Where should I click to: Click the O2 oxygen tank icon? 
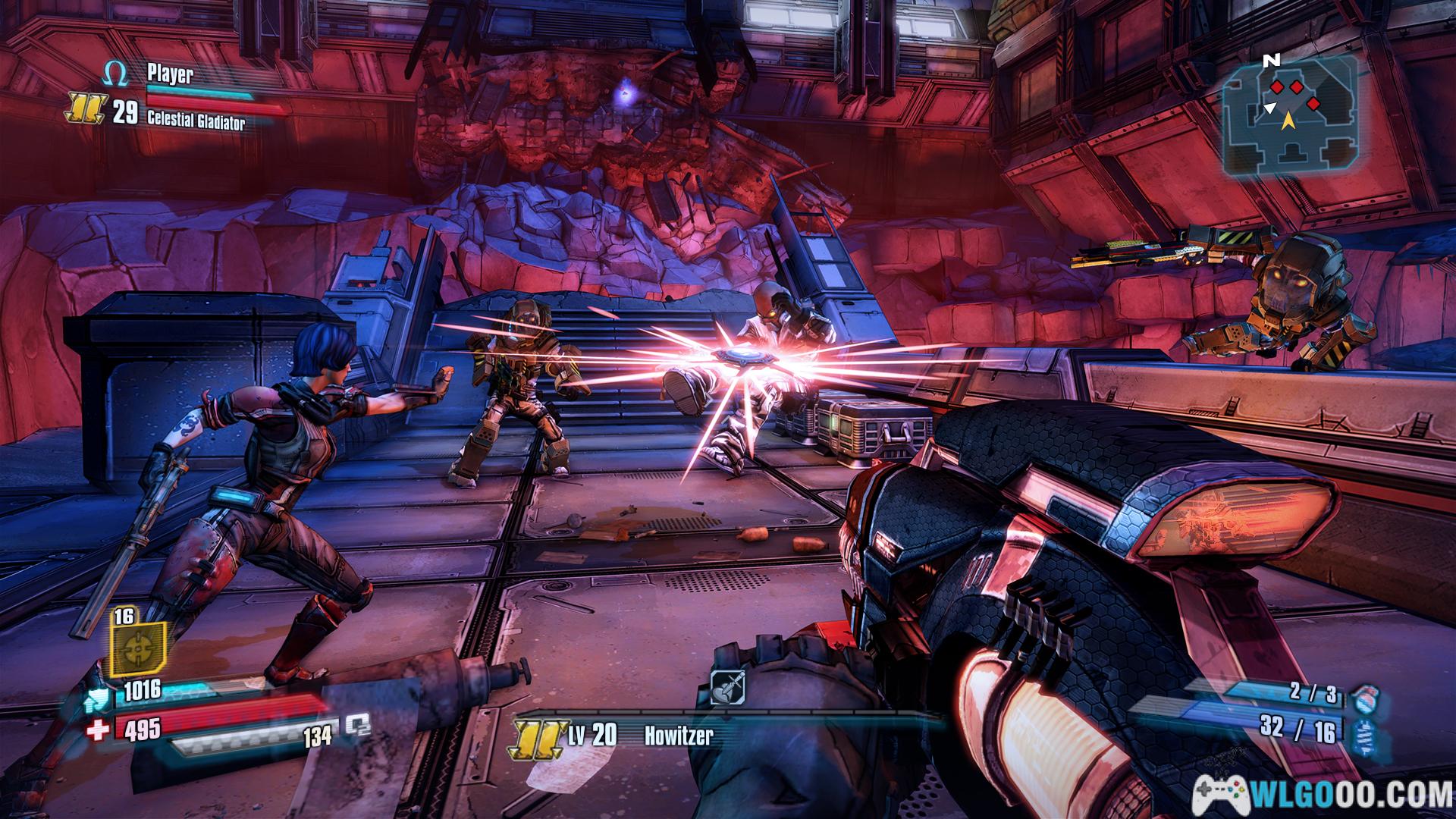tap(357, 726)
